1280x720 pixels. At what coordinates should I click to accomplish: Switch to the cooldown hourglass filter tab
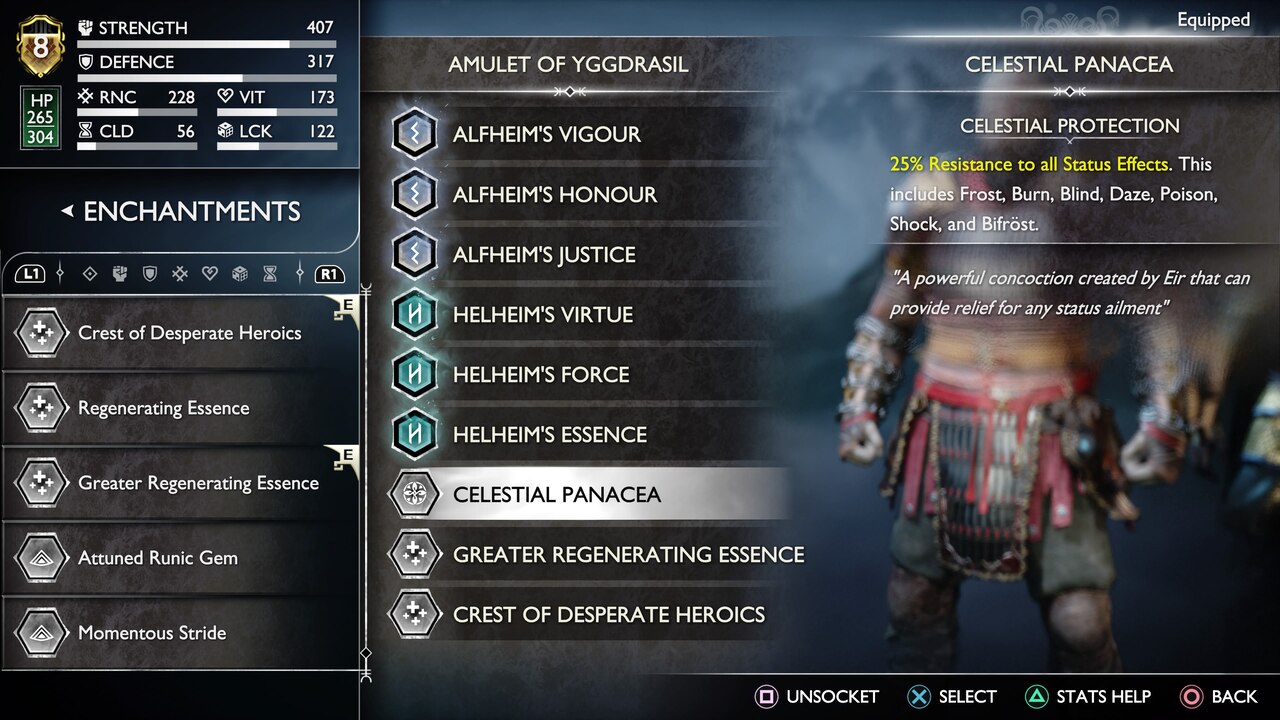(x=270, y=273)
